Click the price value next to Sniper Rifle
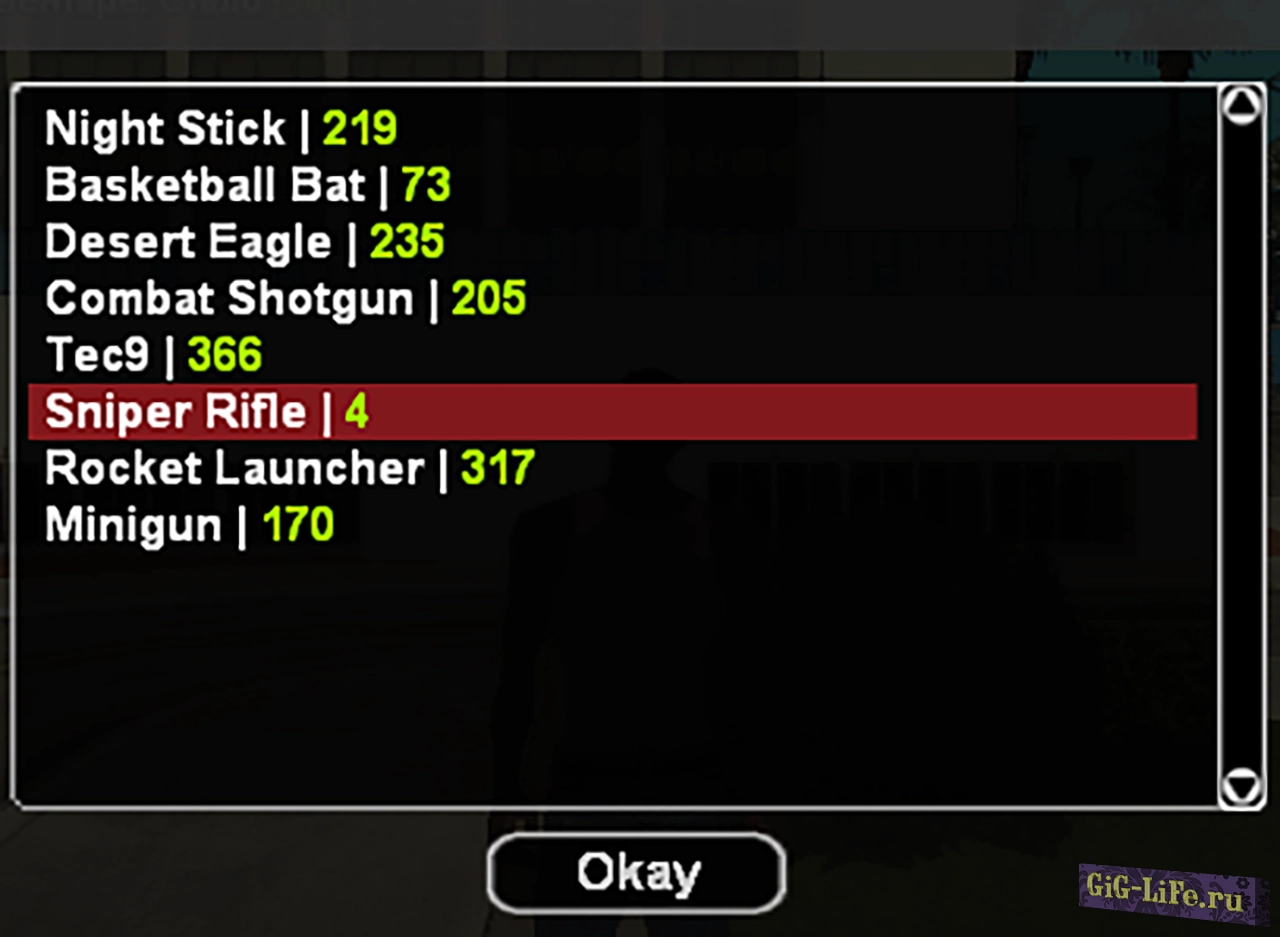The image size is (1280, 937). click(x=357, y=411)
